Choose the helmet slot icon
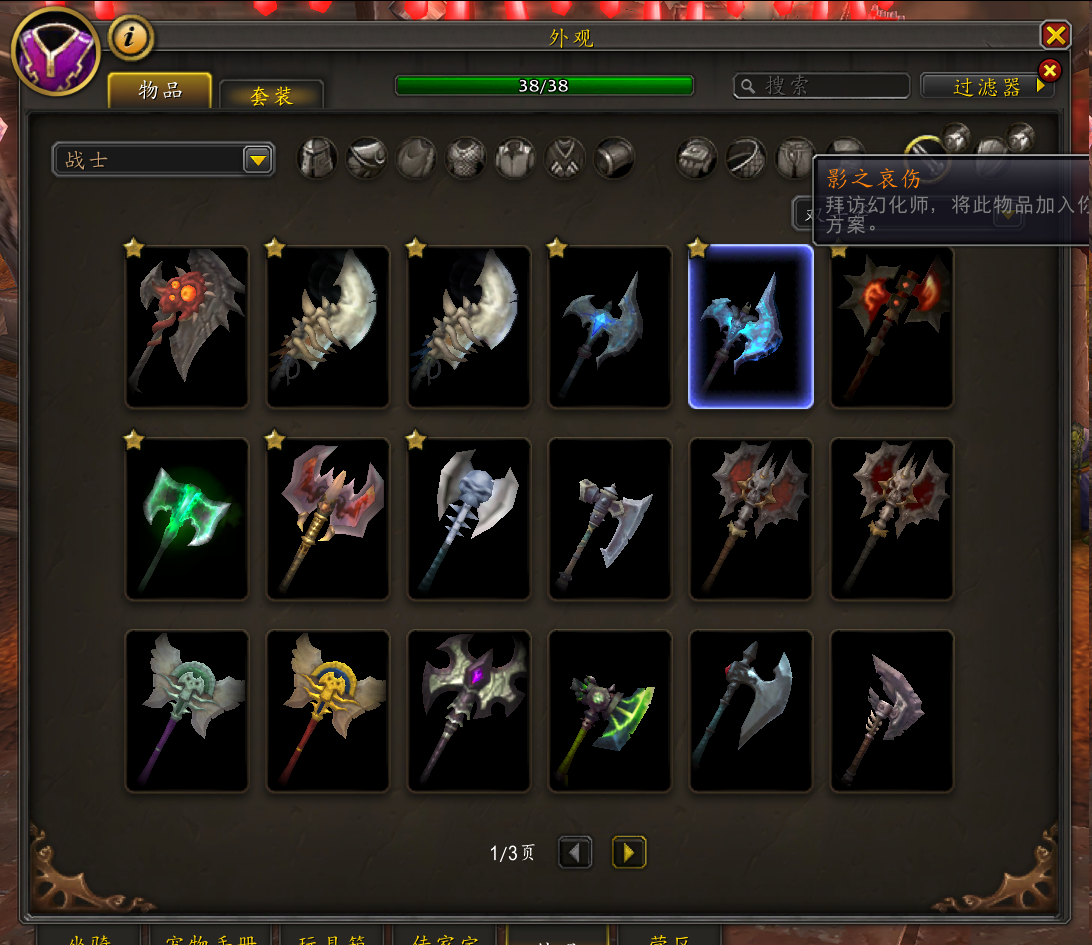1092x945 pixels. [x=317, y=158]
